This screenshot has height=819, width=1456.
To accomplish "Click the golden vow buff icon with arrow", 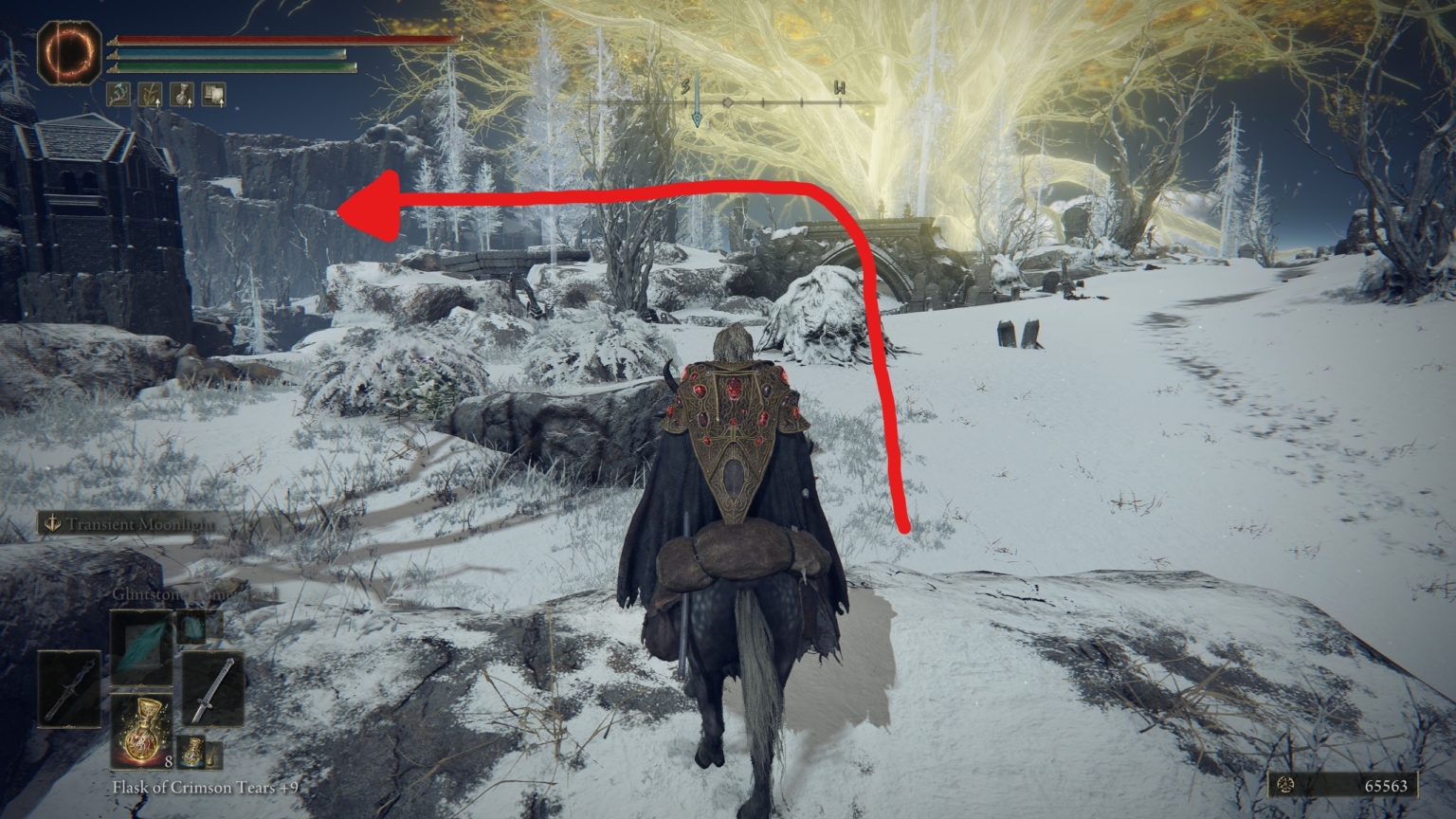I will click(x=150, y=93).
